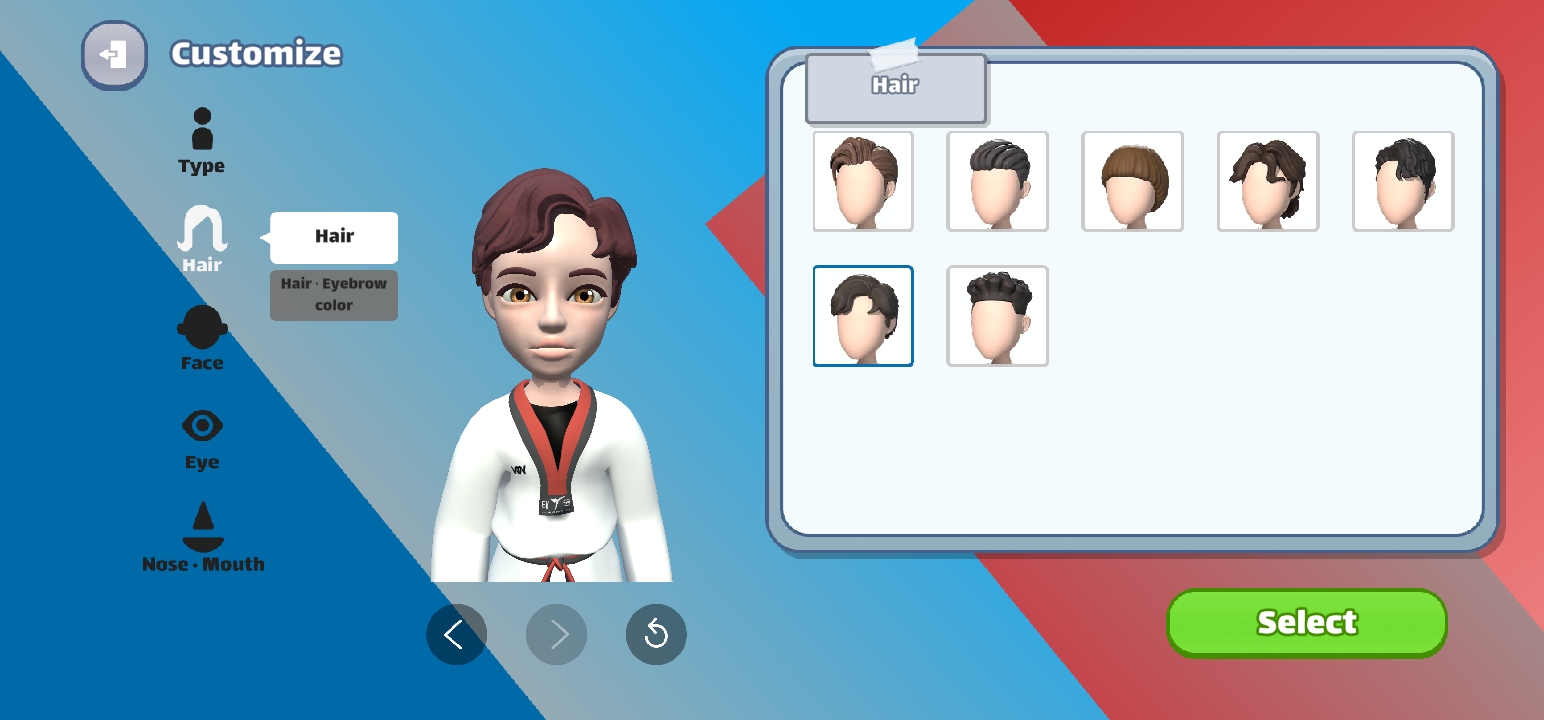Choose the brown bowl-cut hairstyle

tap(1132, 181)
